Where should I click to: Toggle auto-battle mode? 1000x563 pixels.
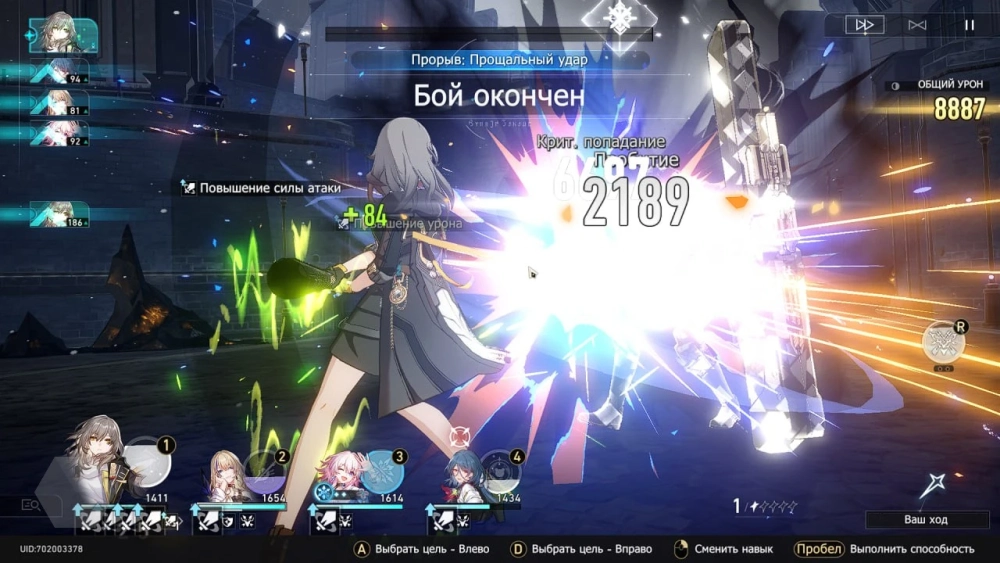point(917,25)
